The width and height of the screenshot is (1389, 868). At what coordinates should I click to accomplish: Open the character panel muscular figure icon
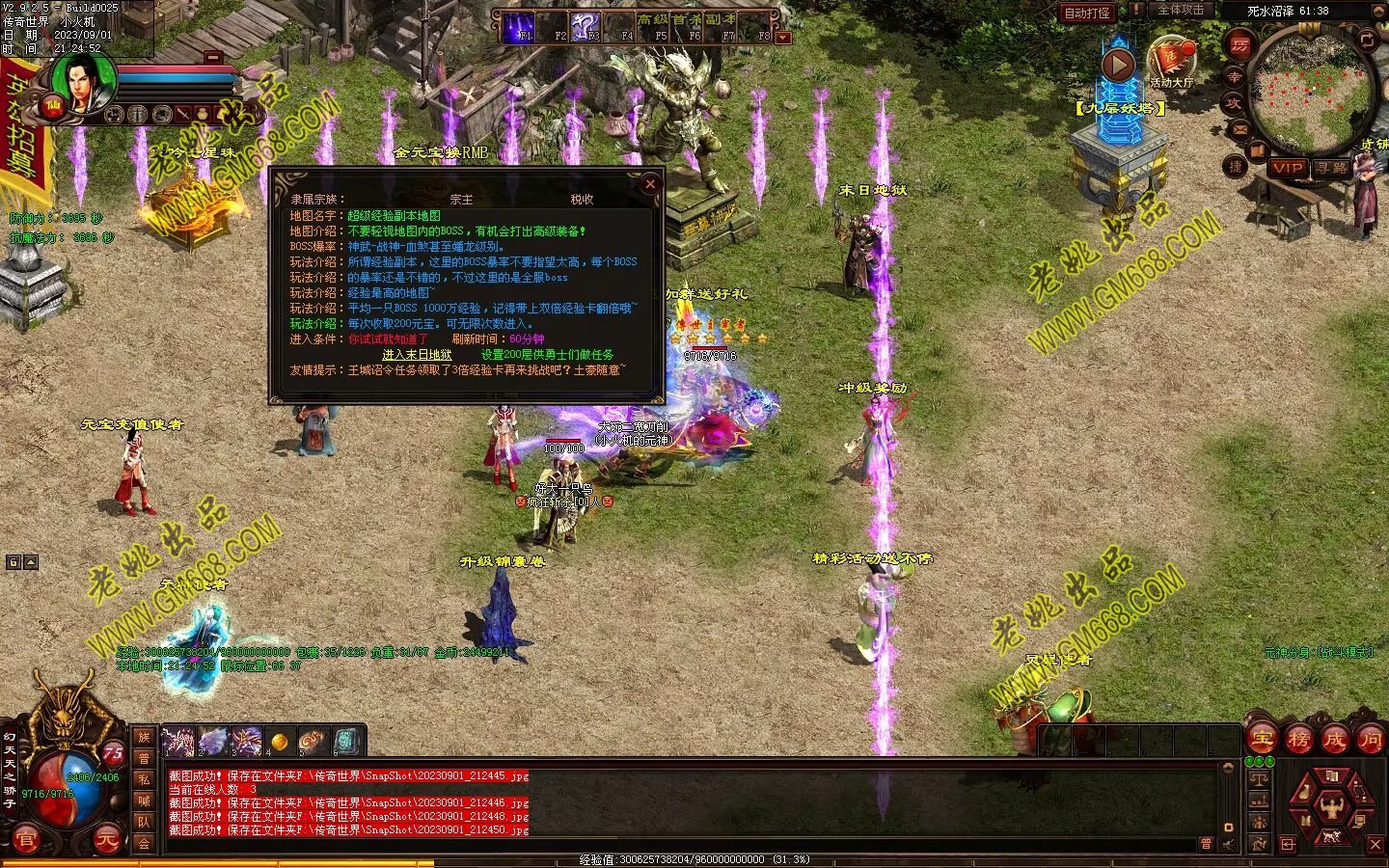(1331, 805)
